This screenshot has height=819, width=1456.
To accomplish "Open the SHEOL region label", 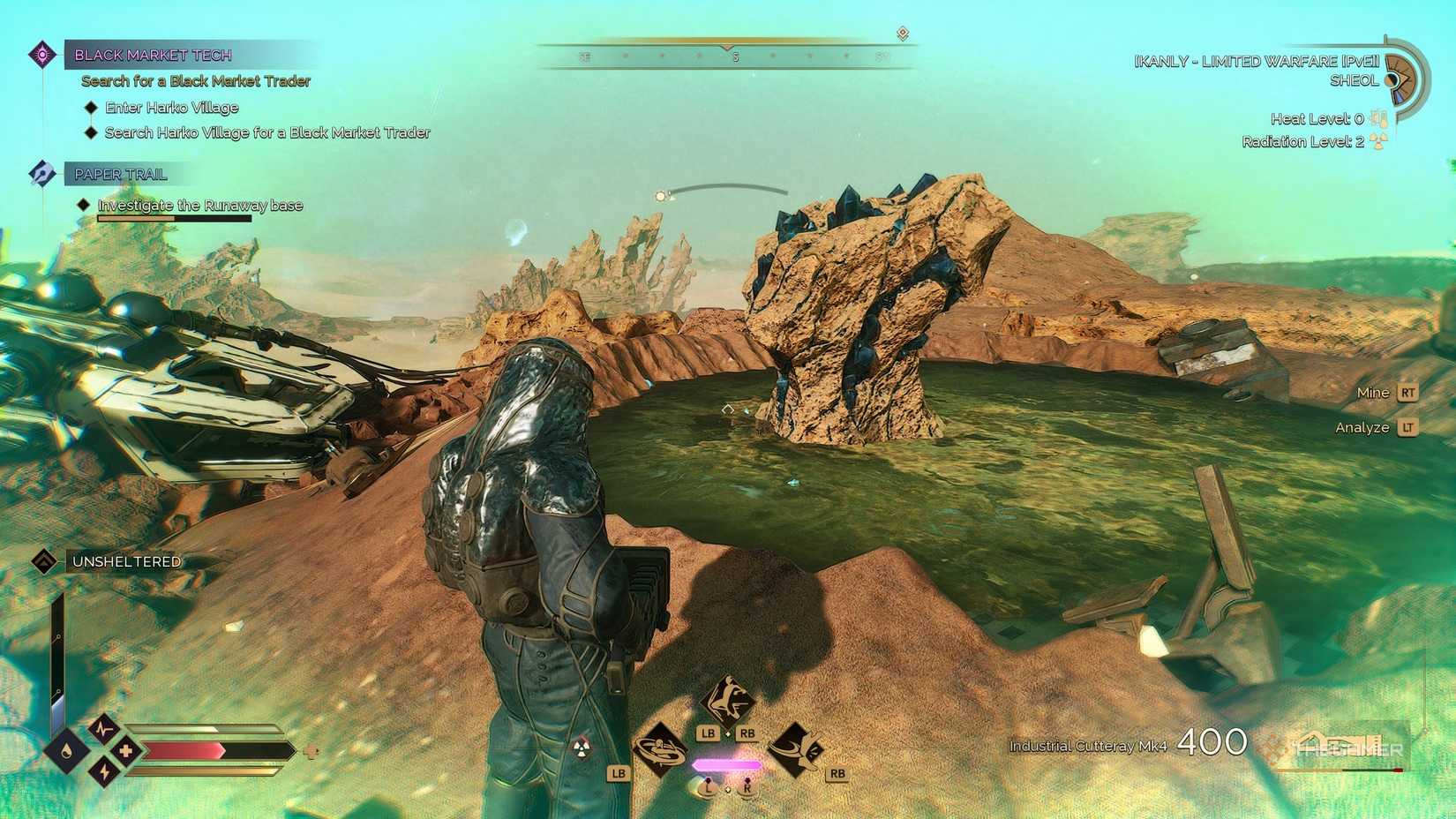I will [1355, 79].
